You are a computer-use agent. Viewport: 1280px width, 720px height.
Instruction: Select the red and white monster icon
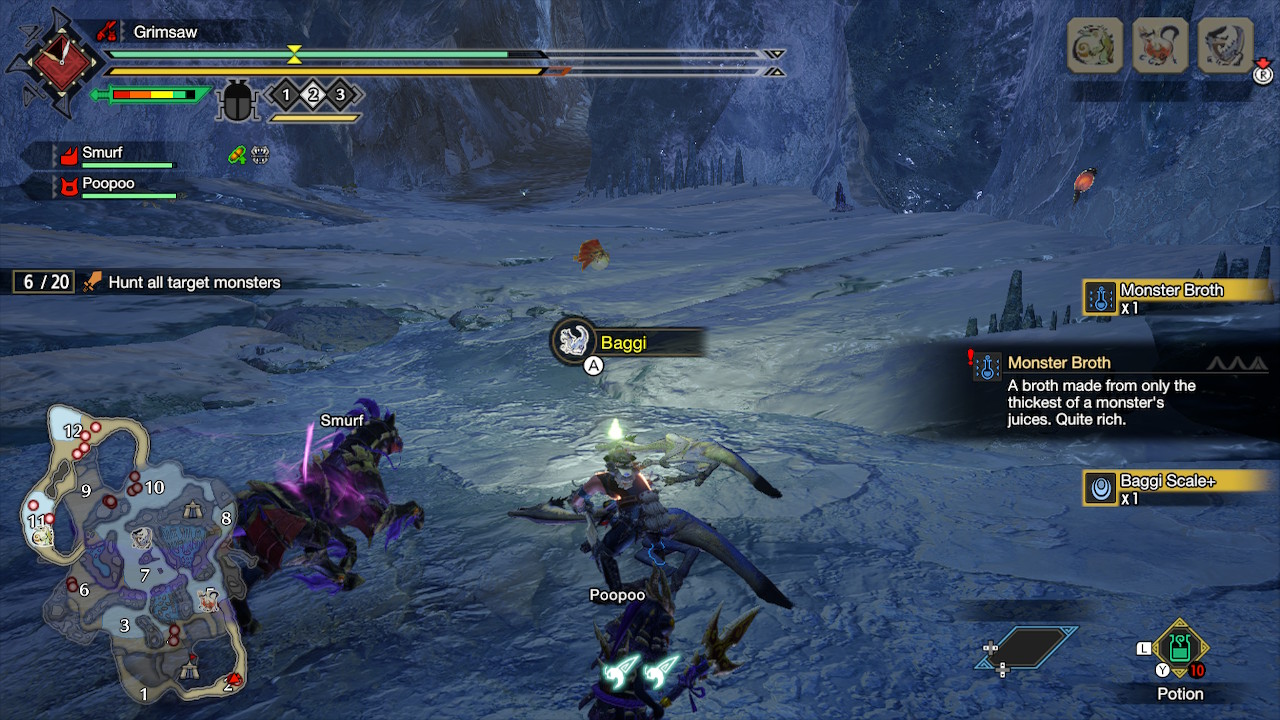coord(1160,46)
